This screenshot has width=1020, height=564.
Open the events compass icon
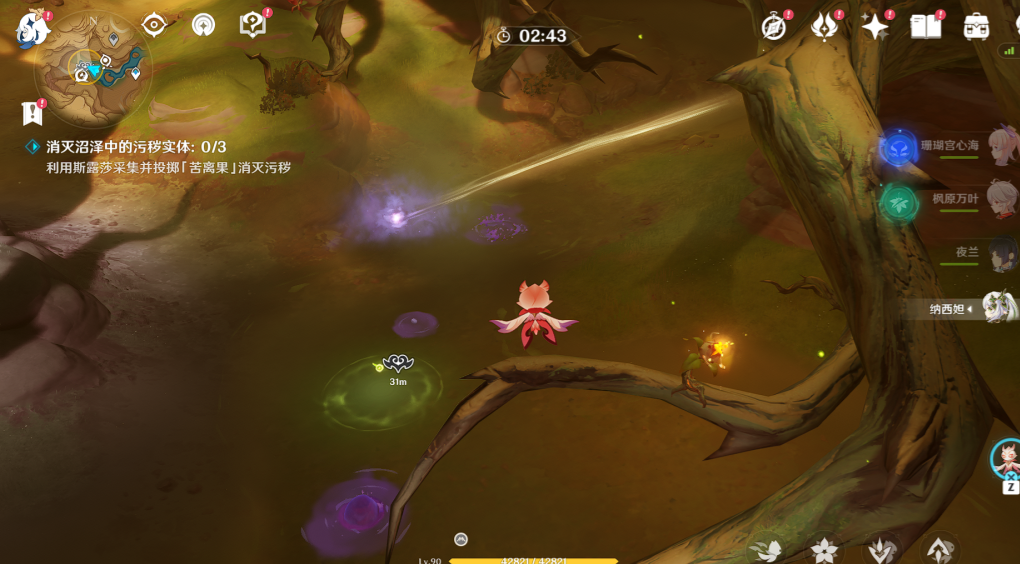774,27
